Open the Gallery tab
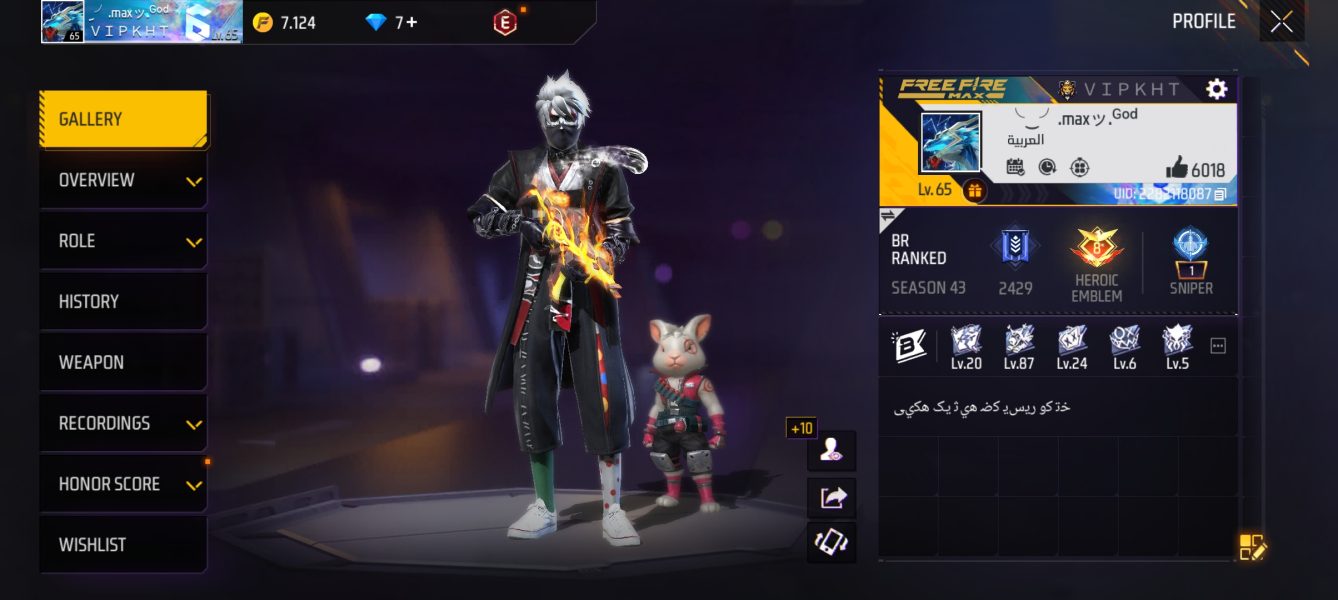The image size is (1338, 600). [x=123, y=119]
